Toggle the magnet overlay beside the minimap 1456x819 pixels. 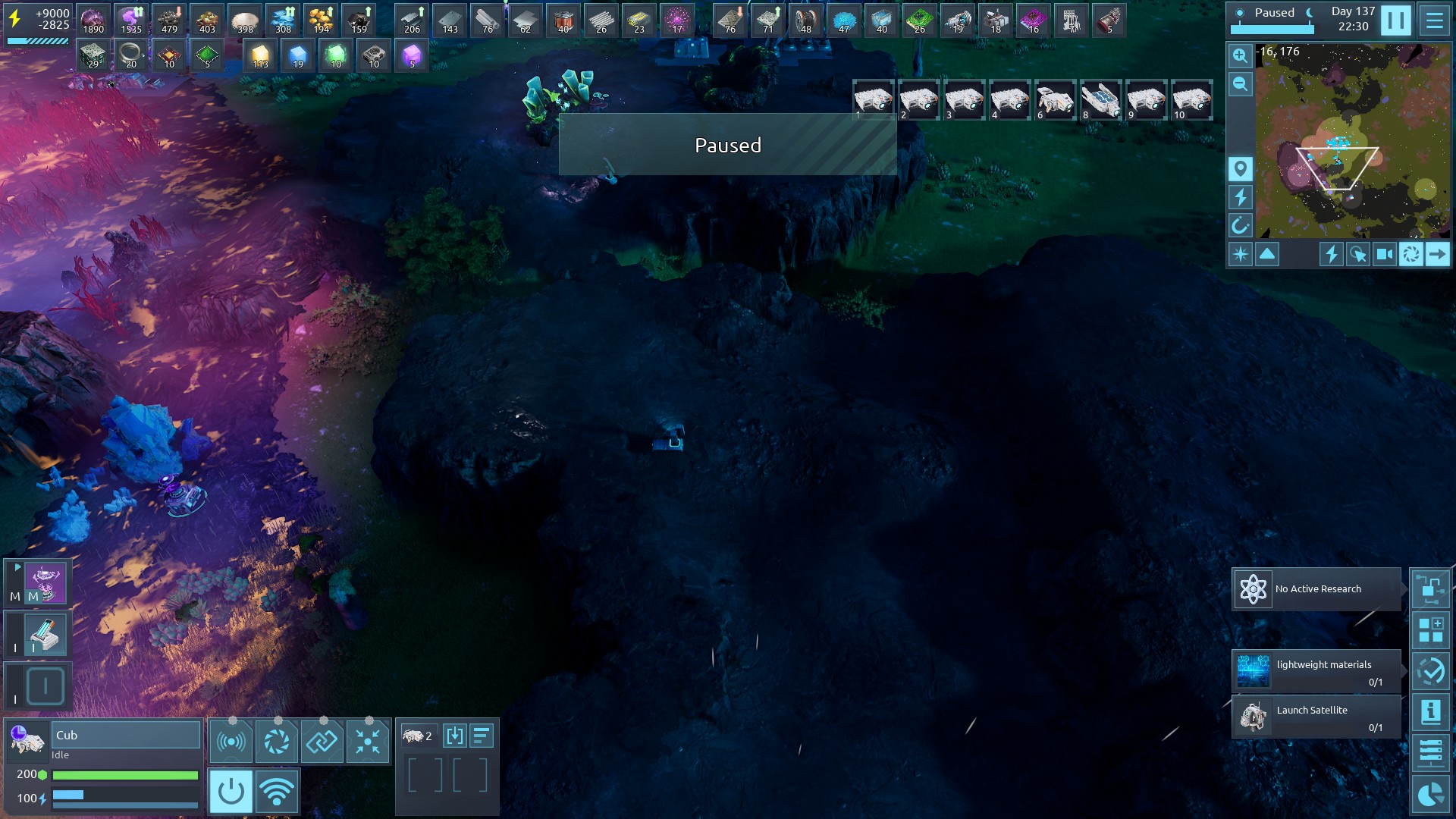pos(1240,225)
